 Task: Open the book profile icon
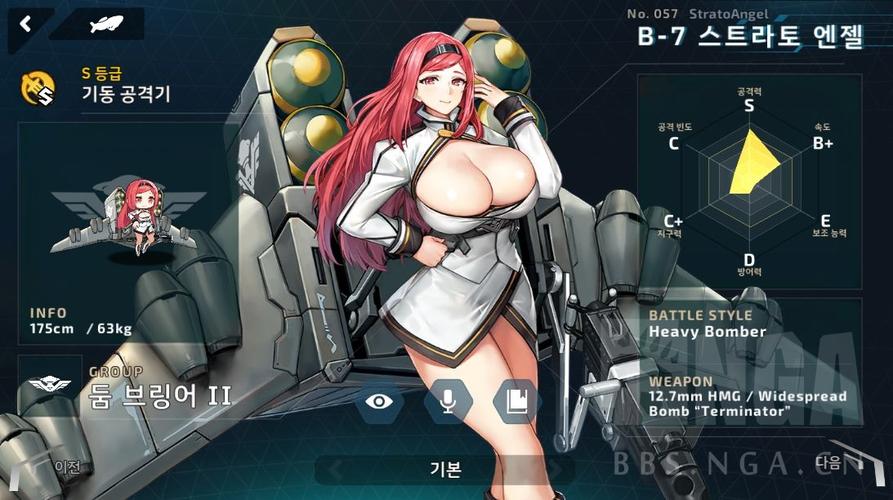(x=516, y=402)
